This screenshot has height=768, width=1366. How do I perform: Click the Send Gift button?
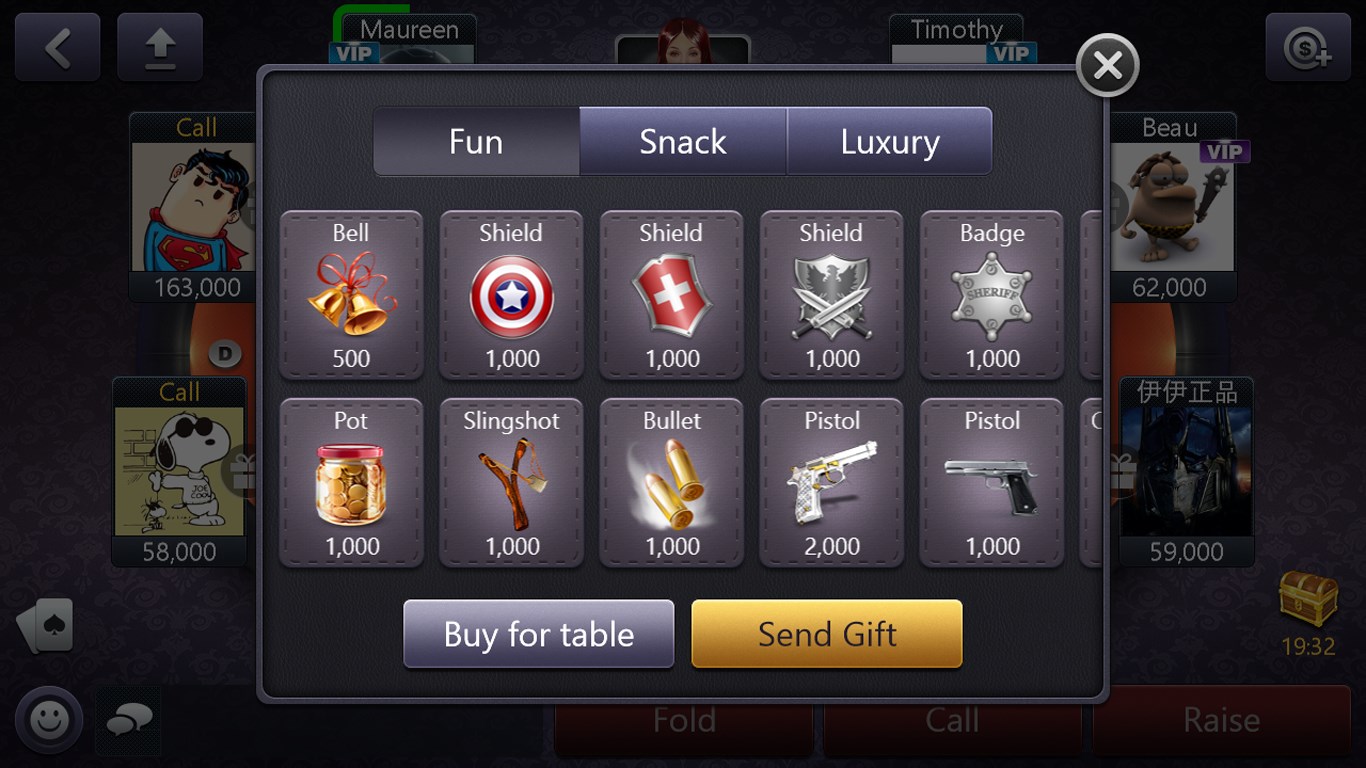[828, 633]
